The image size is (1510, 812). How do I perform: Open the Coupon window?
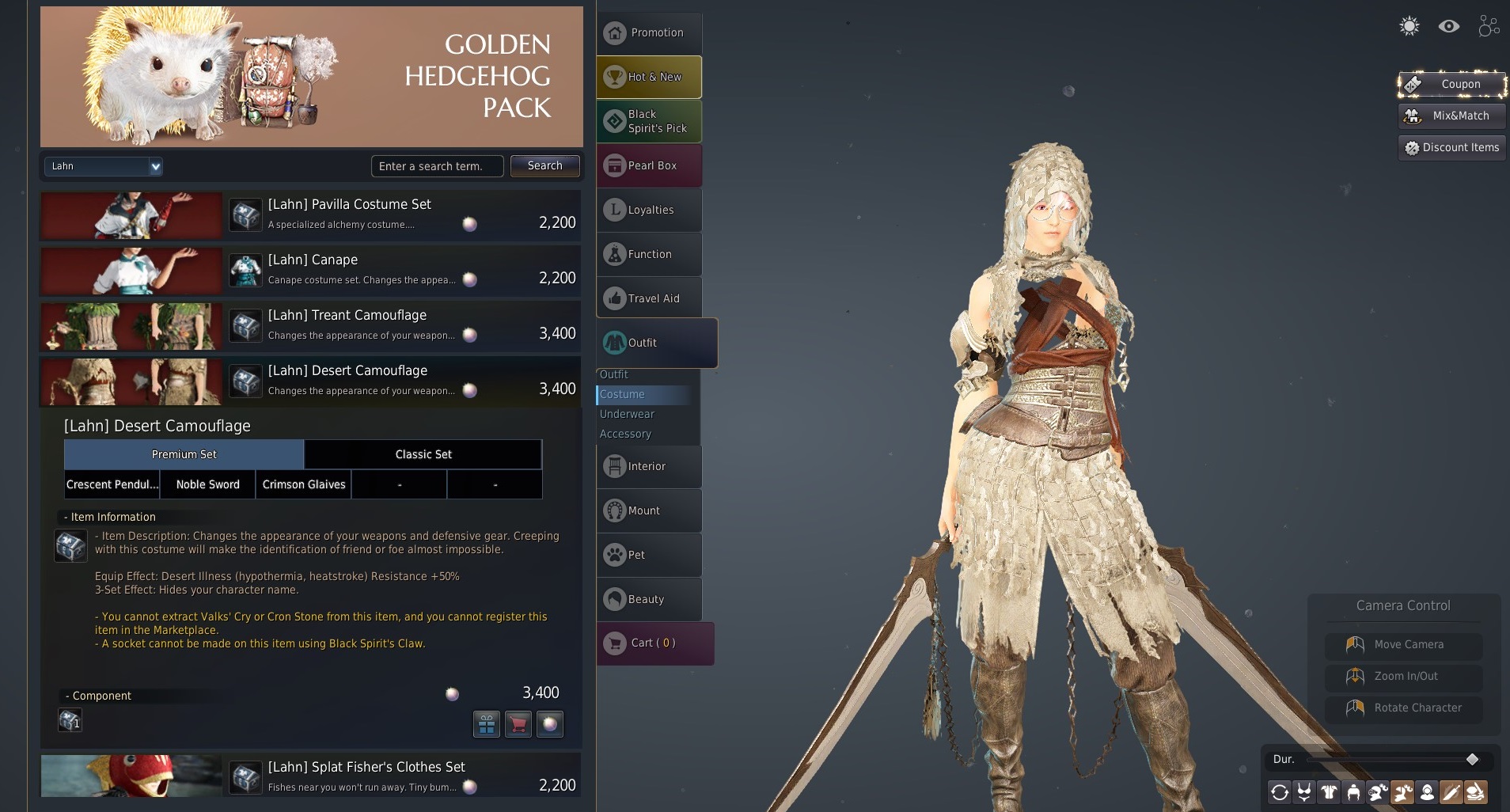pyautogui.click(x=1451, y=84)
